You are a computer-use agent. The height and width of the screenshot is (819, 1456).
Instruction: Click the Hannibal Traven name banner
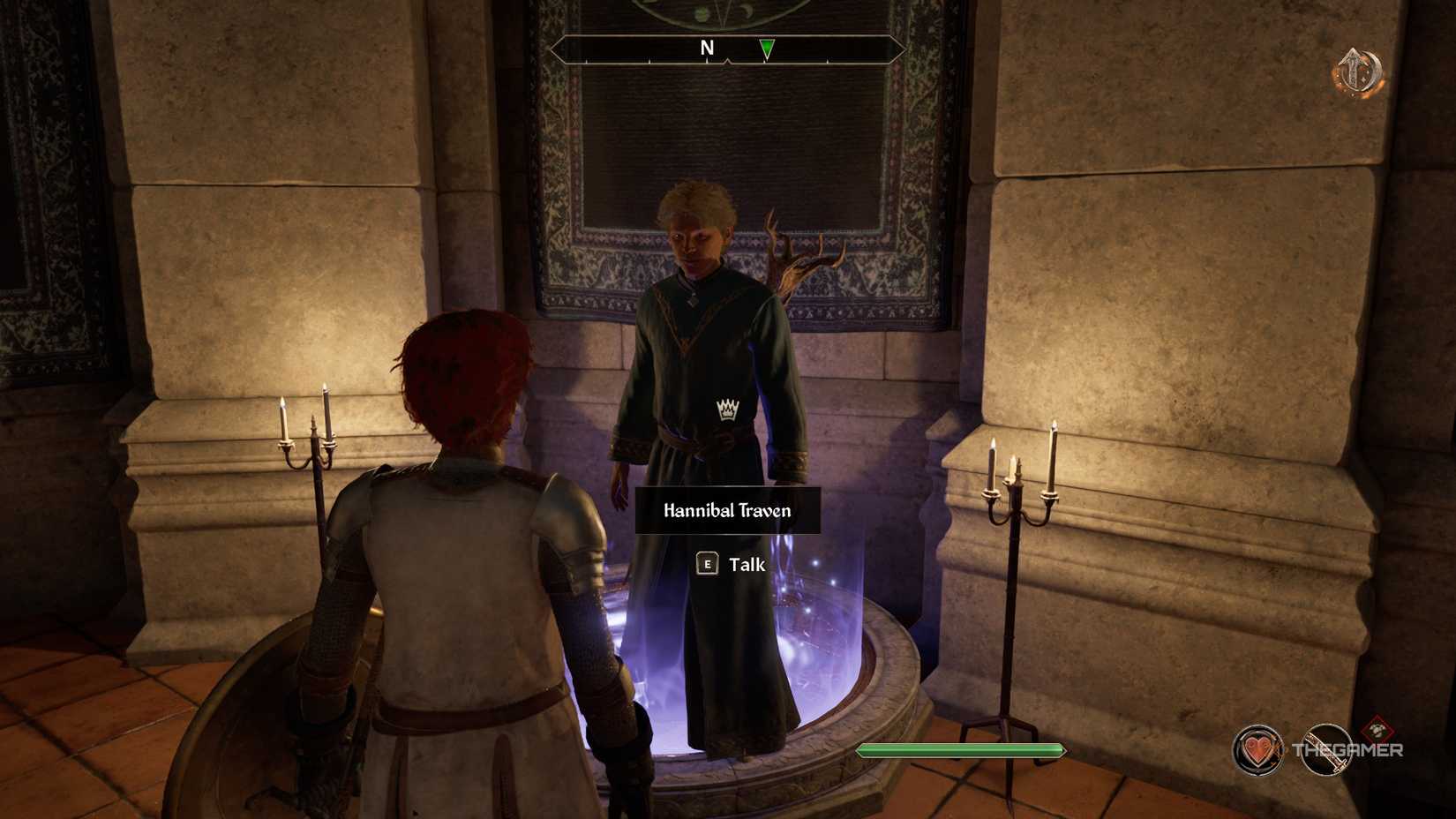click(x=726, y=509)
